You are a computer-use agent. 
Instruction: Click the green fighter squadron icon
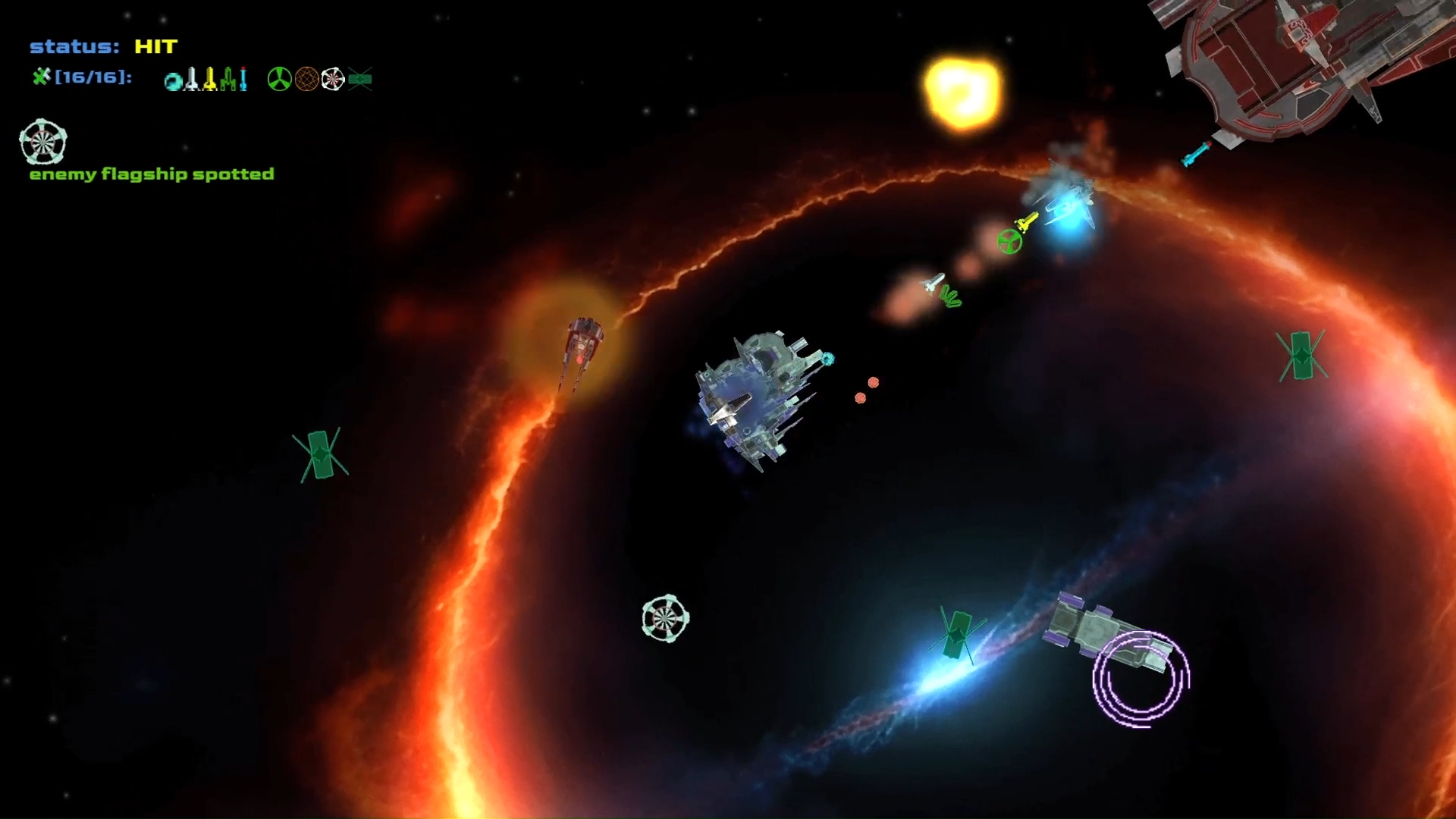tap(228, 78)
